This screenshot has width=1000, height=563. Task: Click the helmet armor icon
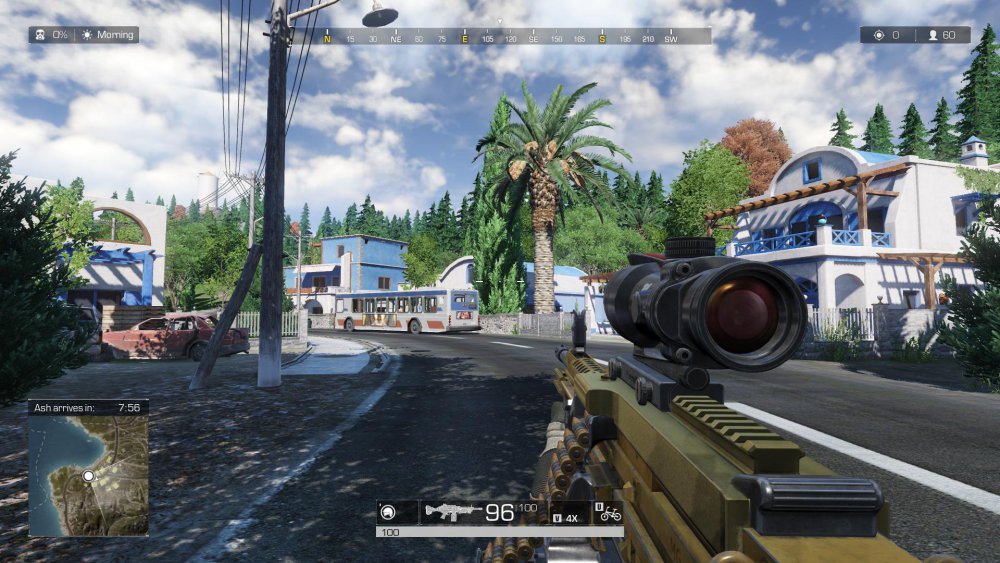point(386,513)
